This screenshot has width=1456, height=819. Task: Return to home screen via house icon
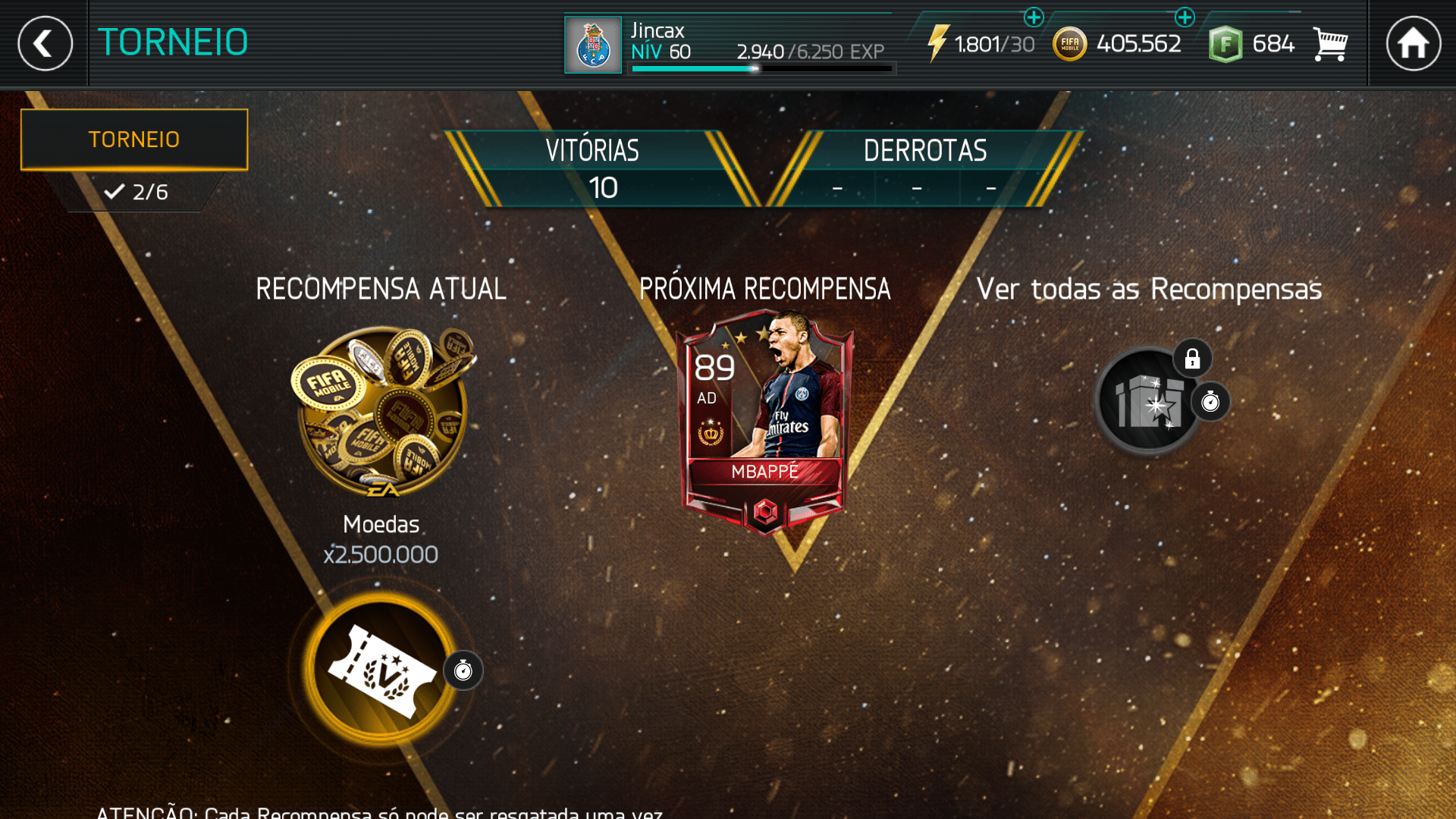1415,43
